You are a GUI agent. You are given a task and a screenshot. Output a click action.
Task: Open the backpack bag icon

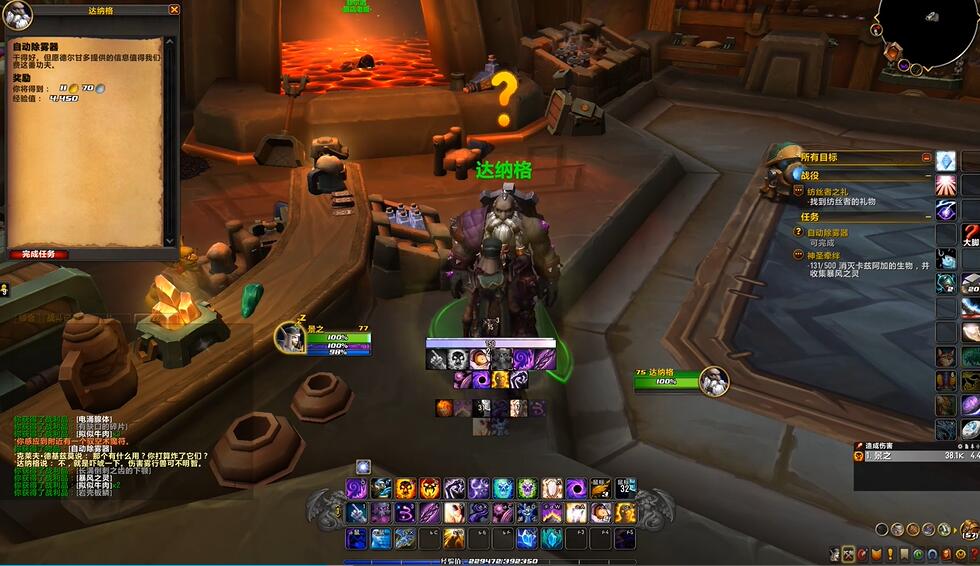pyautogui.click(x=968, y=530)
